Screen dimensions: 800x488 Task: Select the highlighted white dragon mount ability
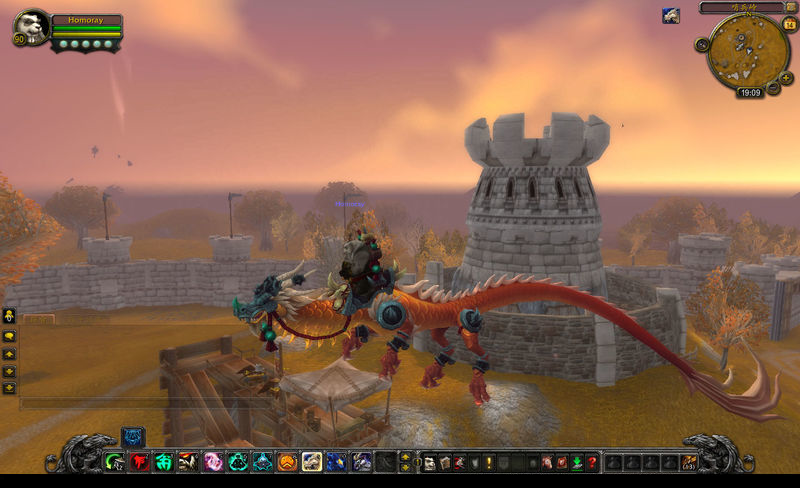(x=311, y=462)
